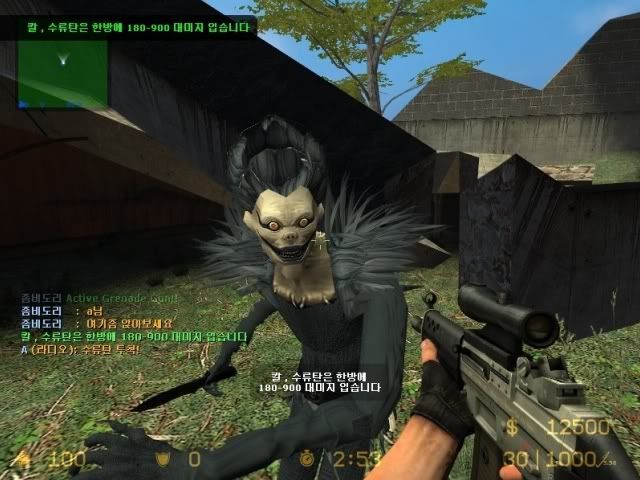Click the green radar minimap
This screenshot has width=640, height=480.
[x=62, y=72]
